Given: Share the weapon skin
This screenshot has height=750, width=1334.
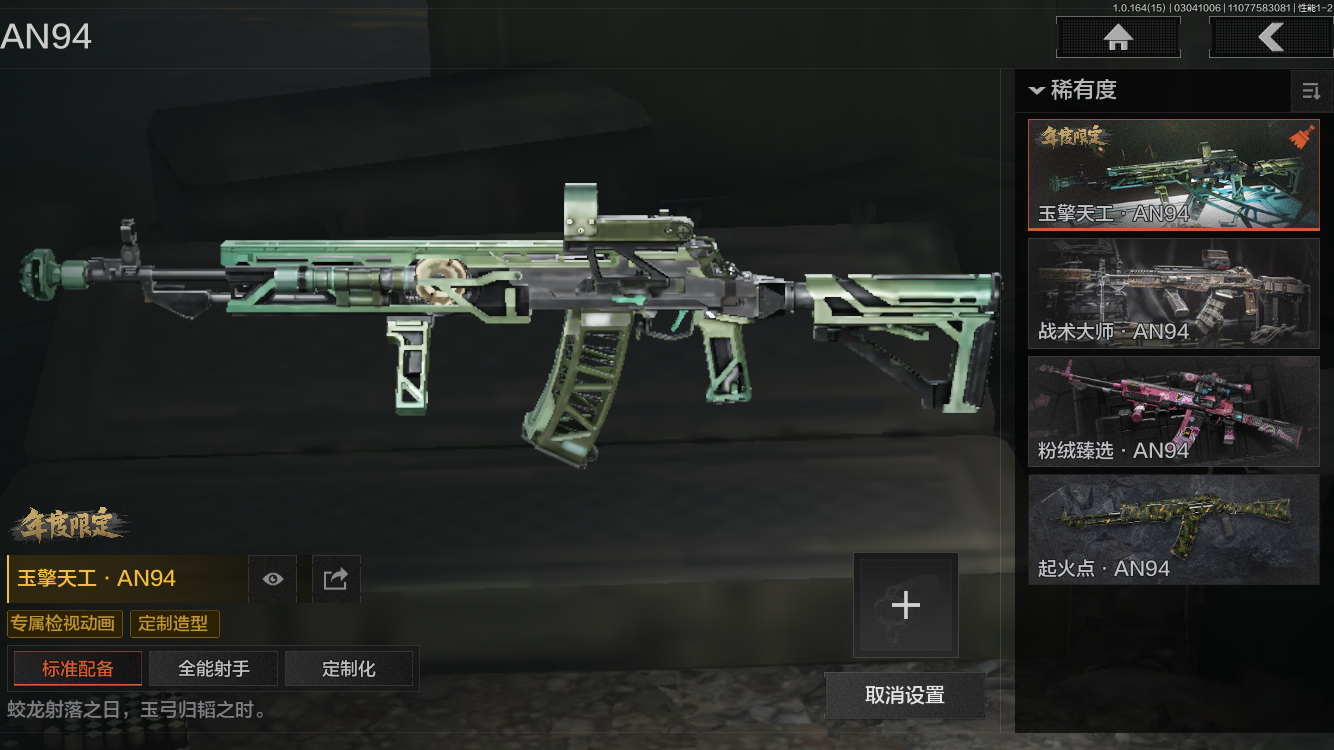Looking at the screenshot, I should pyautogui.click(x=336, y=579).
